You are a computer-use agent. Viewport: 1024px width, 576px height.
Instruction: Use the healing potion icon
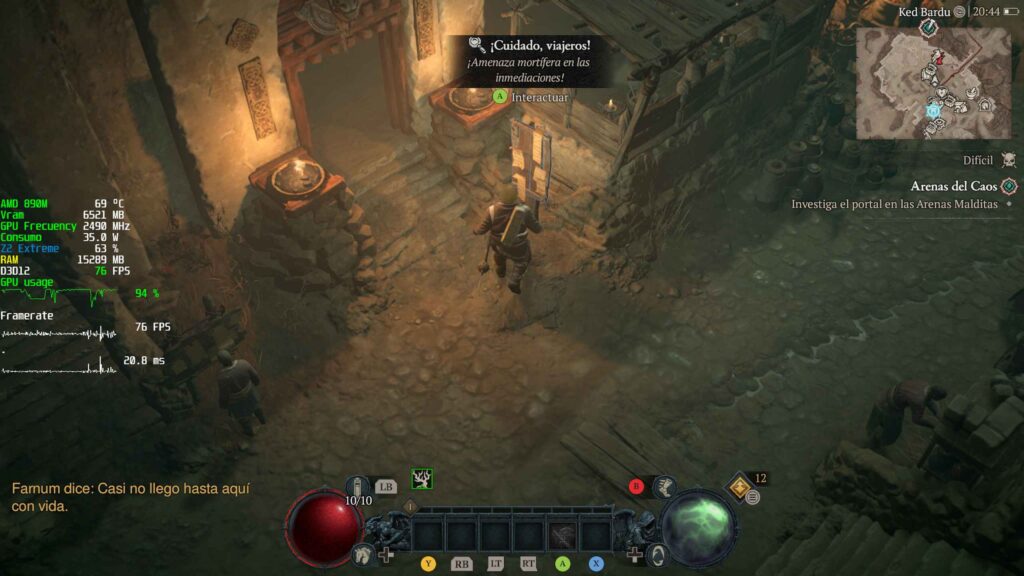359,487
